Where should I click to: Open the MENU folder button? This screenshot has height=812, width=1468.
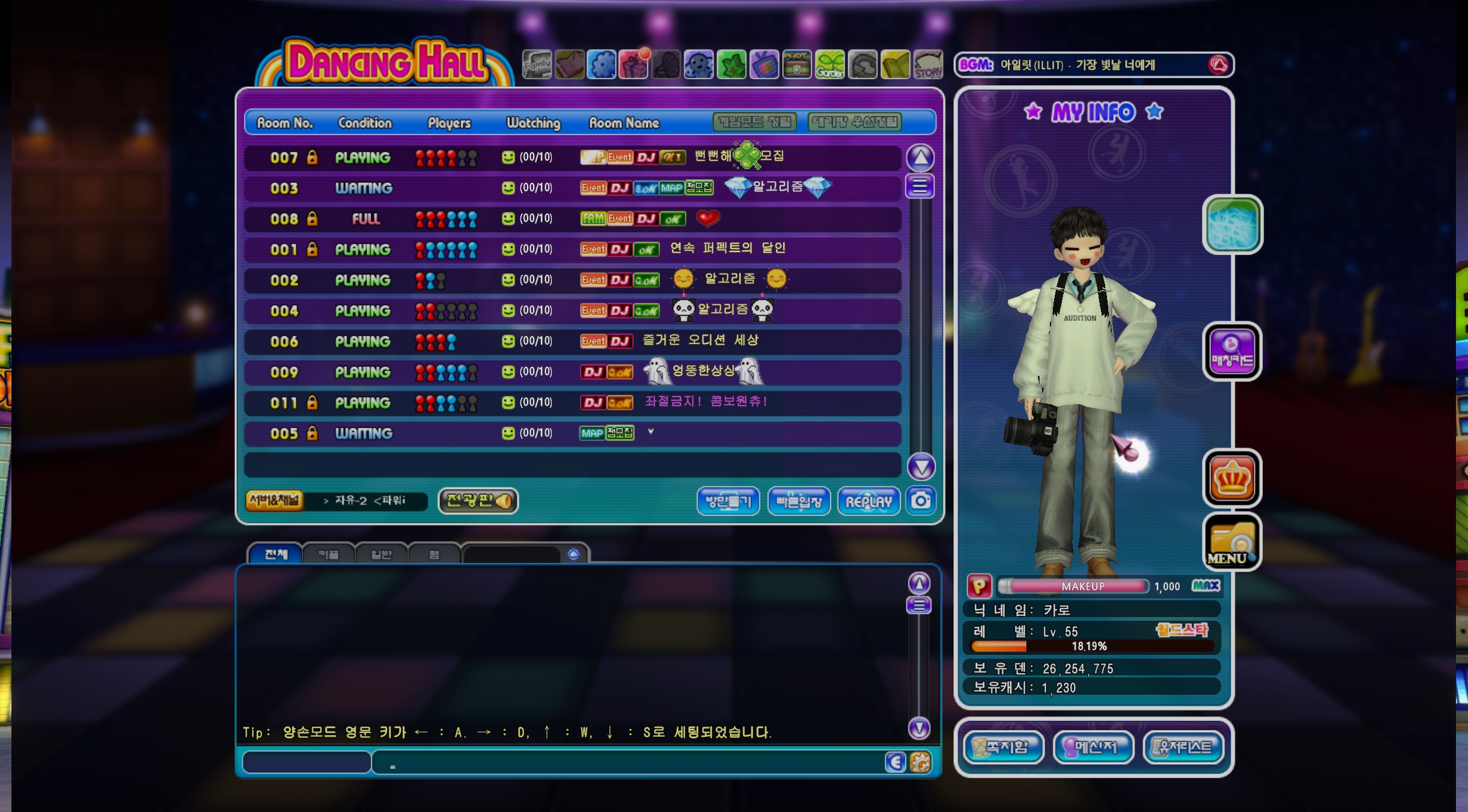(x=1231, y=541)
